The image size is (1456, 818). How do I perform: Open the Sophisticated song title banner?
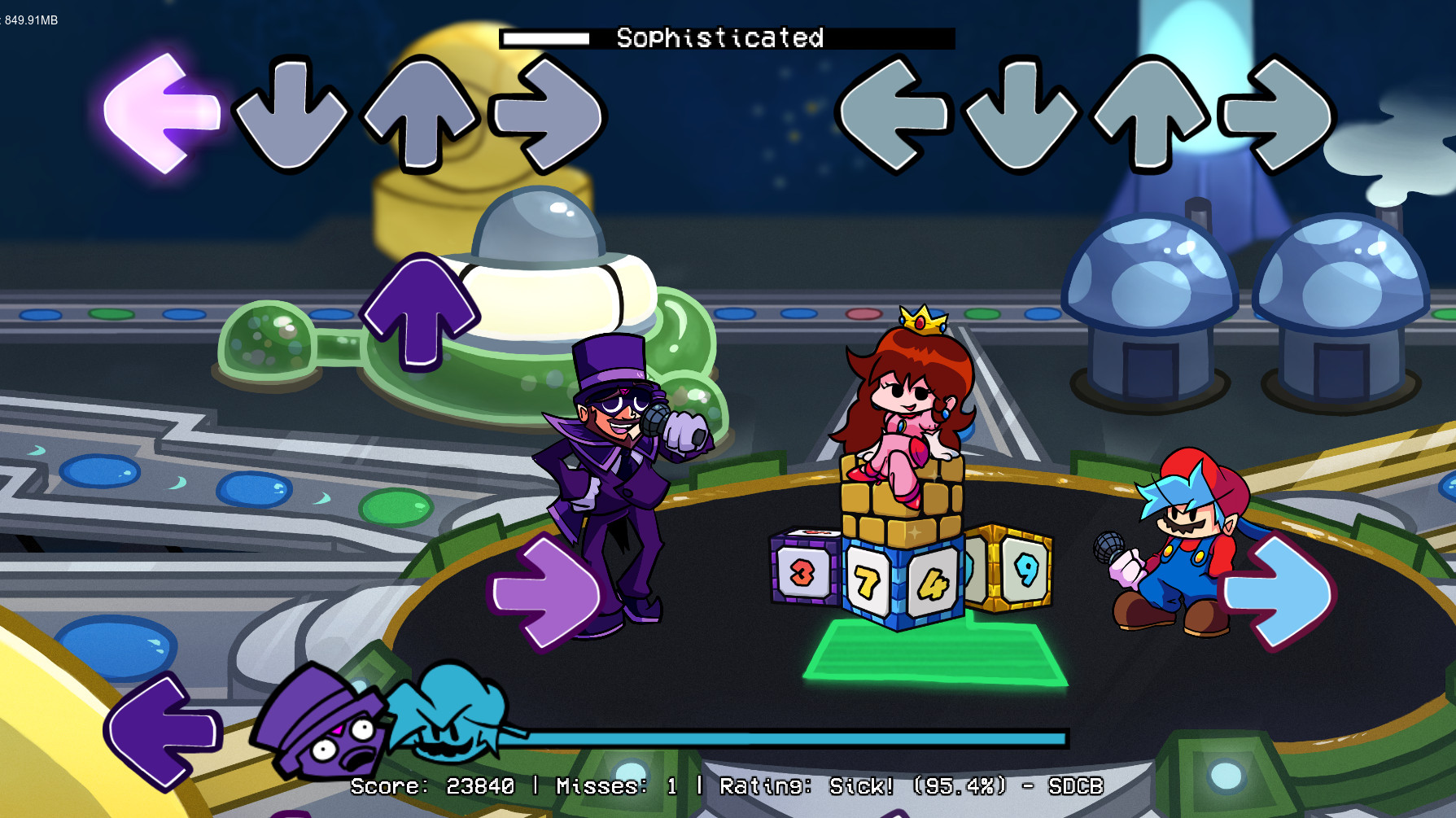[720, 37]
